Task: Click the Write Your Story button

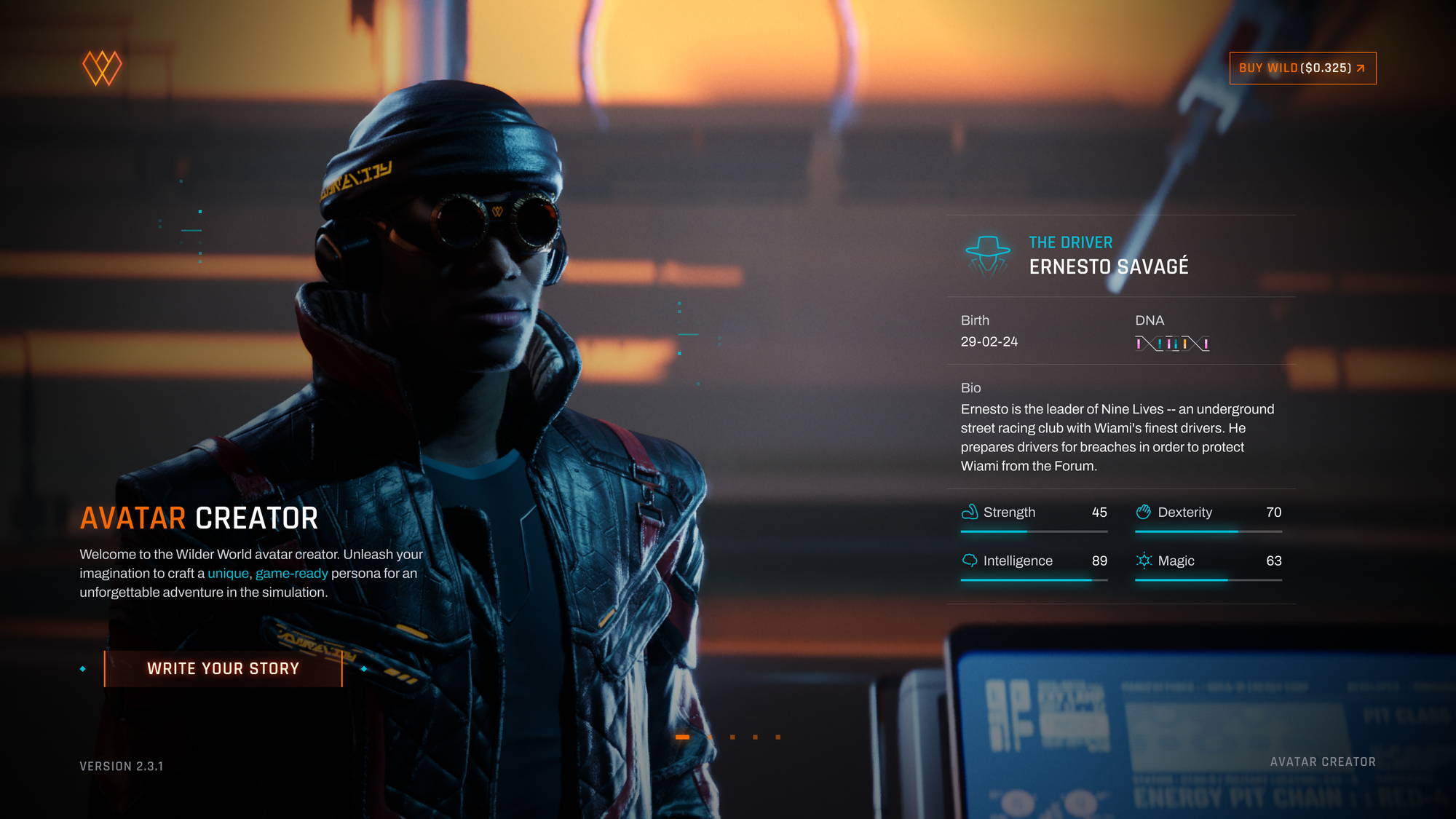Action: tap(223, 668)
